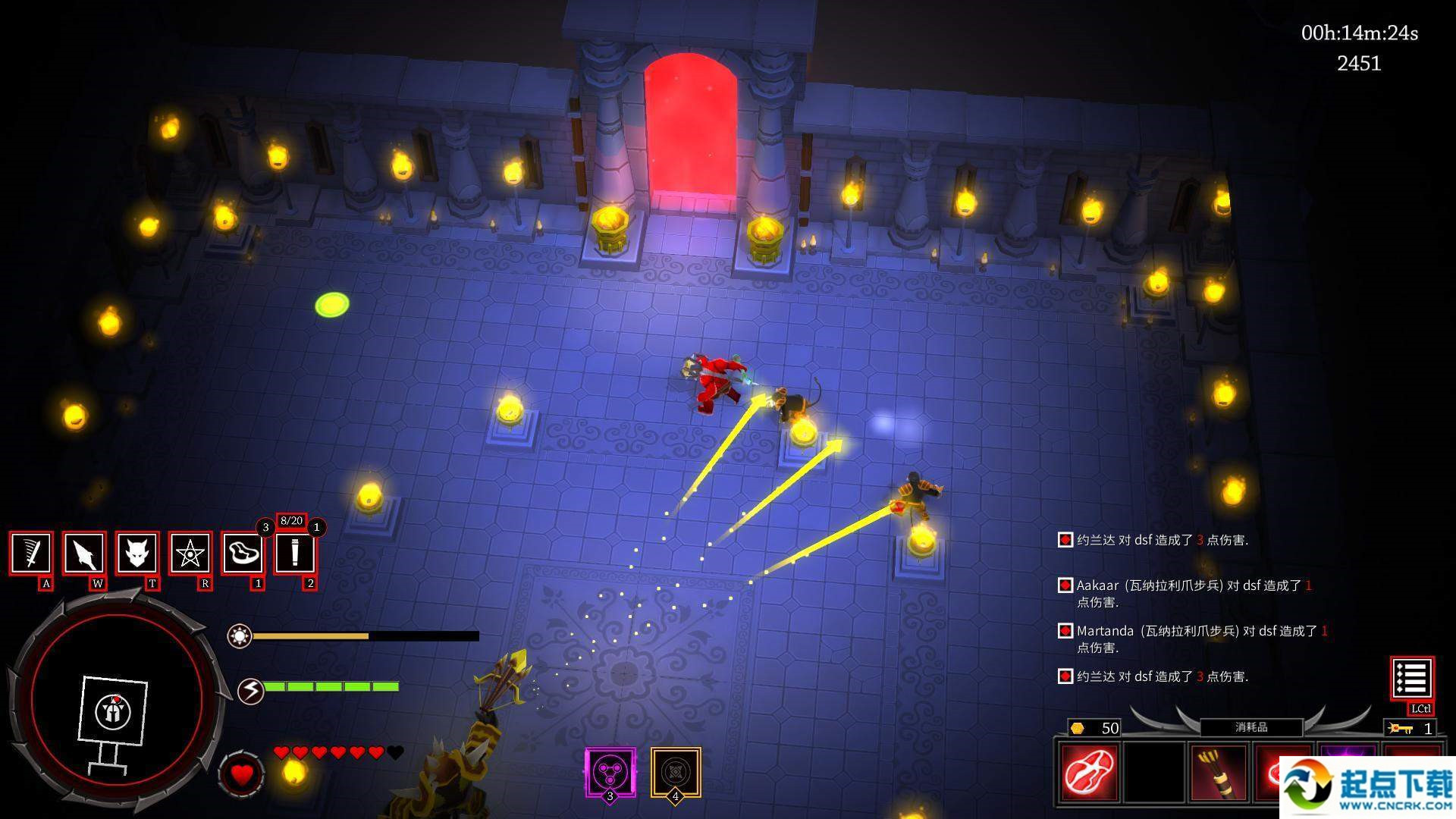Activate the sword slash ability
This screenshot has height=819, width=1456.
pos(31,554)
